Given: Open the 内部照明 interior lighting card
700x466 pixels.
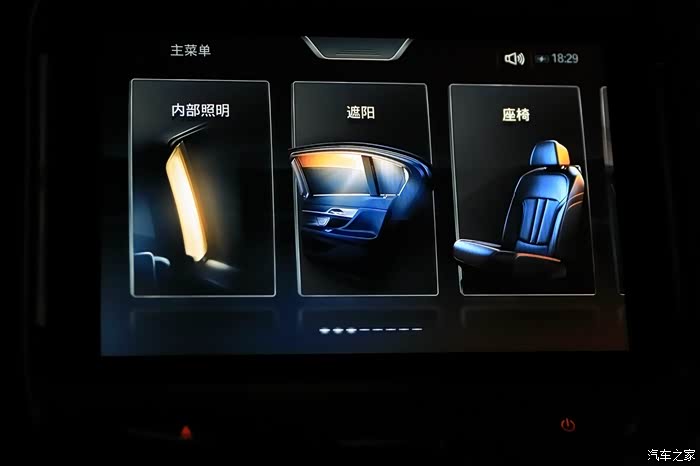Looking at the screenshot, I should [x=202, y=188].
